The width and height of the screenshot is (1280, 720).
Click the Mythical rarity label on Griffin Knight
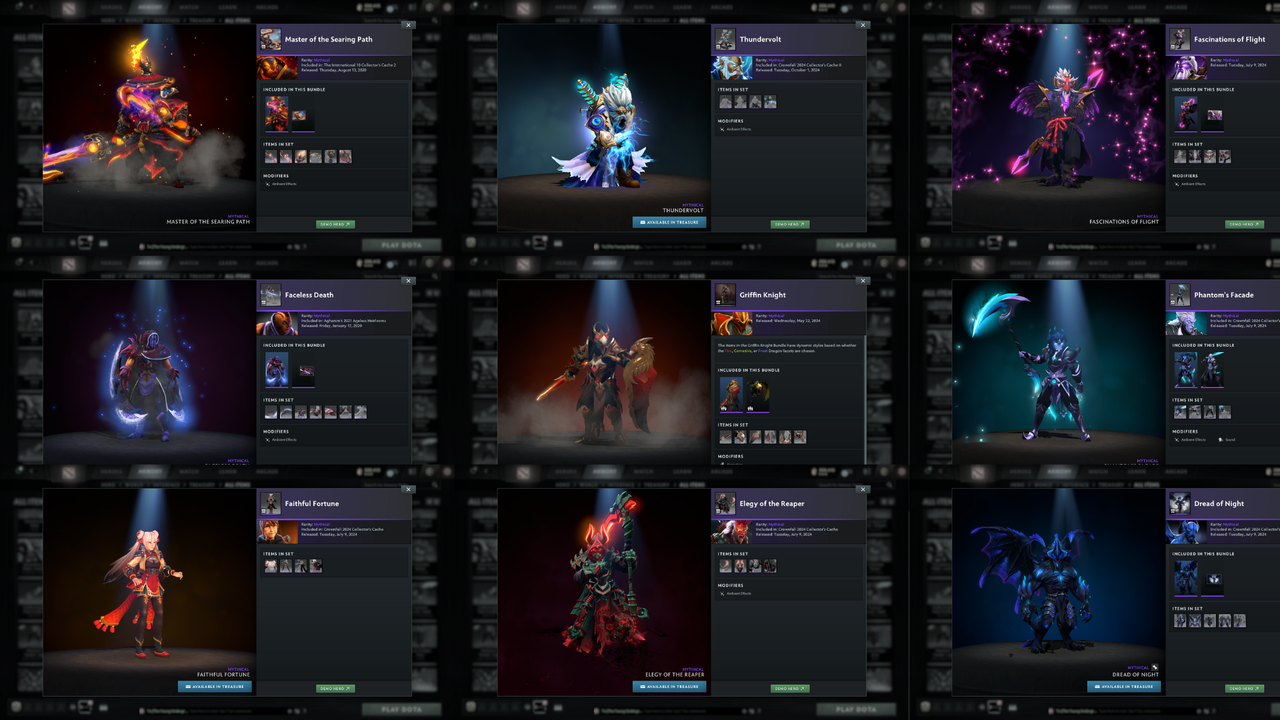click(x=776, y=316)
